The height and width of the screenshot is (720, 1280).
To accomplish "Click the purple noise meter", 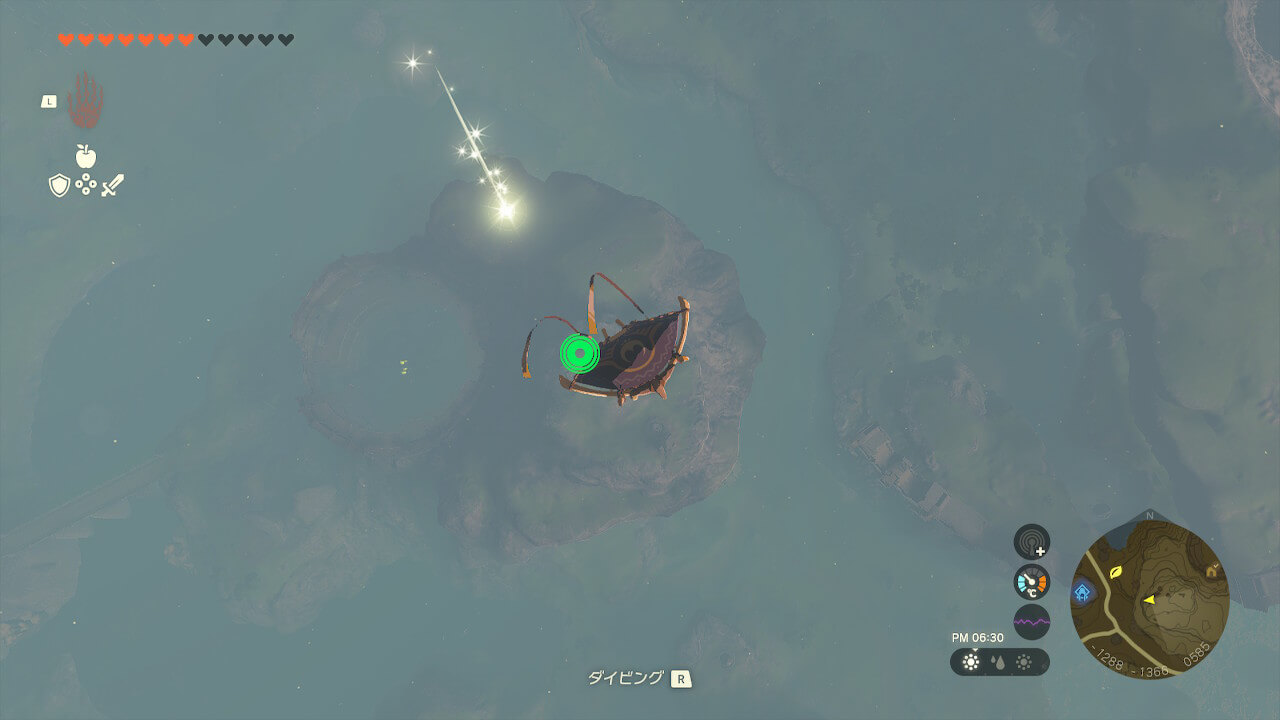I will pos(1032,622).
